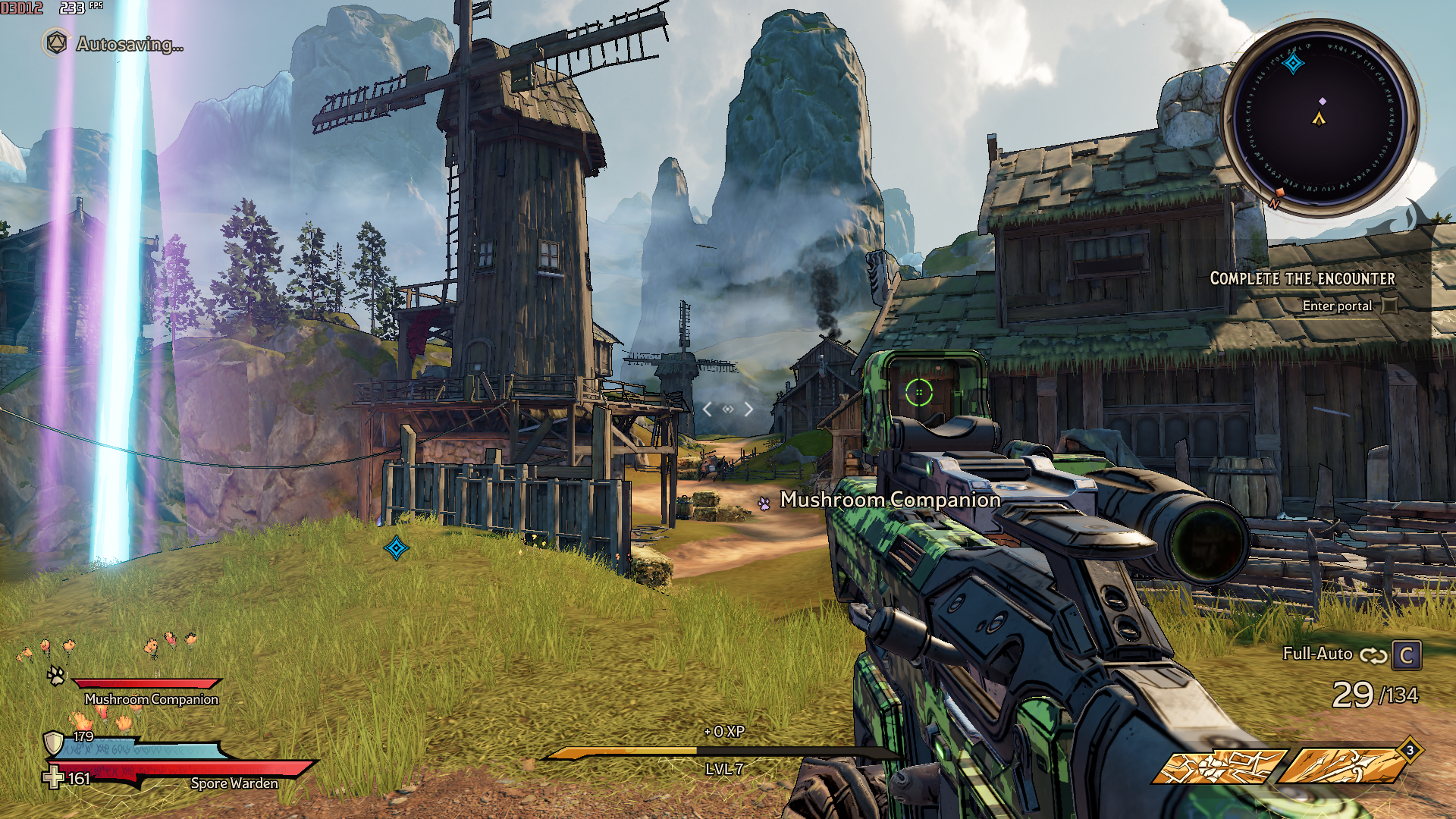Click the health cross icon

point(53,778)
